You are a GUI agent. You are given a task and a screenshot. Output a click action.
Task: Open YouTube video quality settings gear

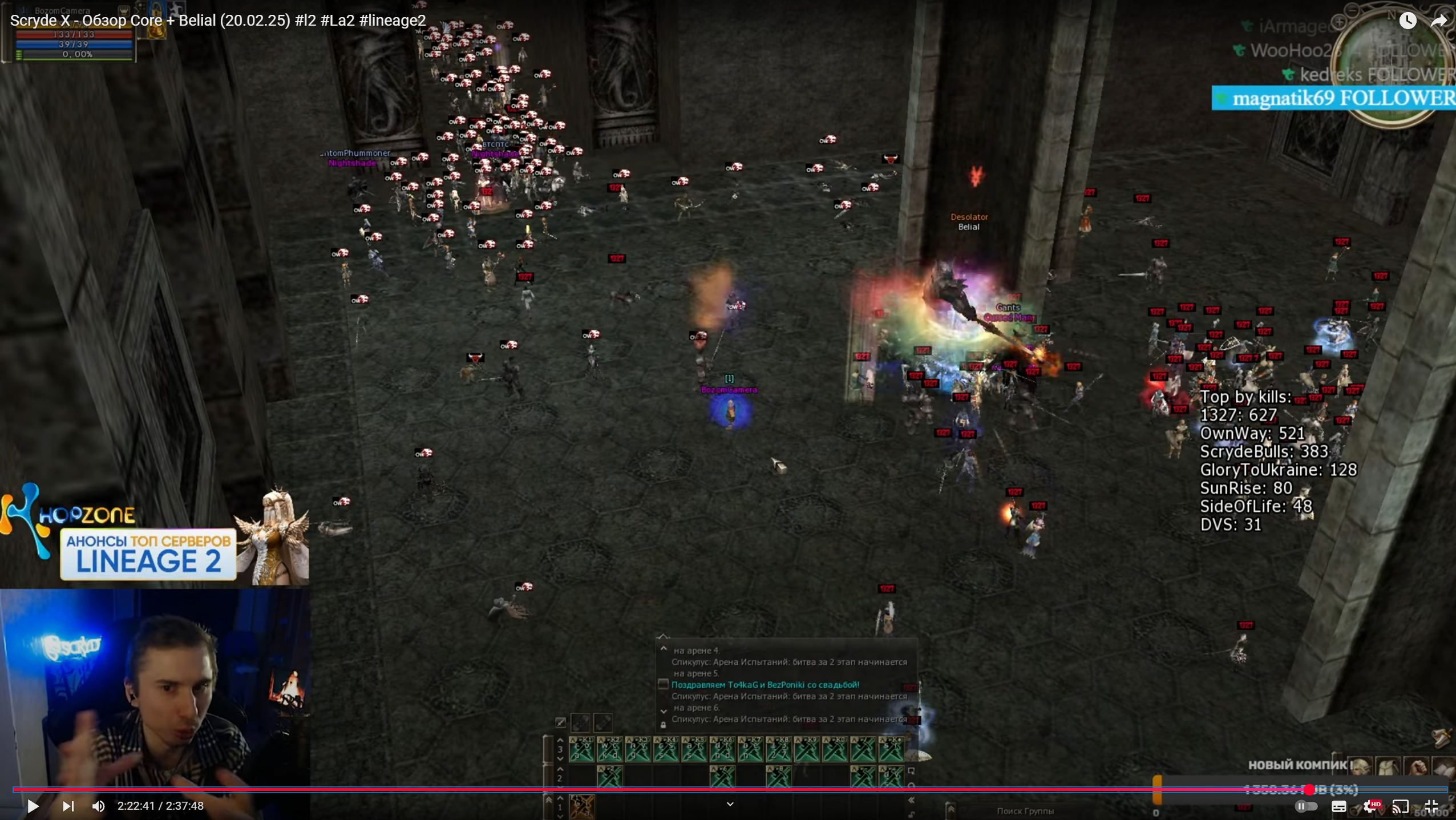click(x=1369, y=806)
